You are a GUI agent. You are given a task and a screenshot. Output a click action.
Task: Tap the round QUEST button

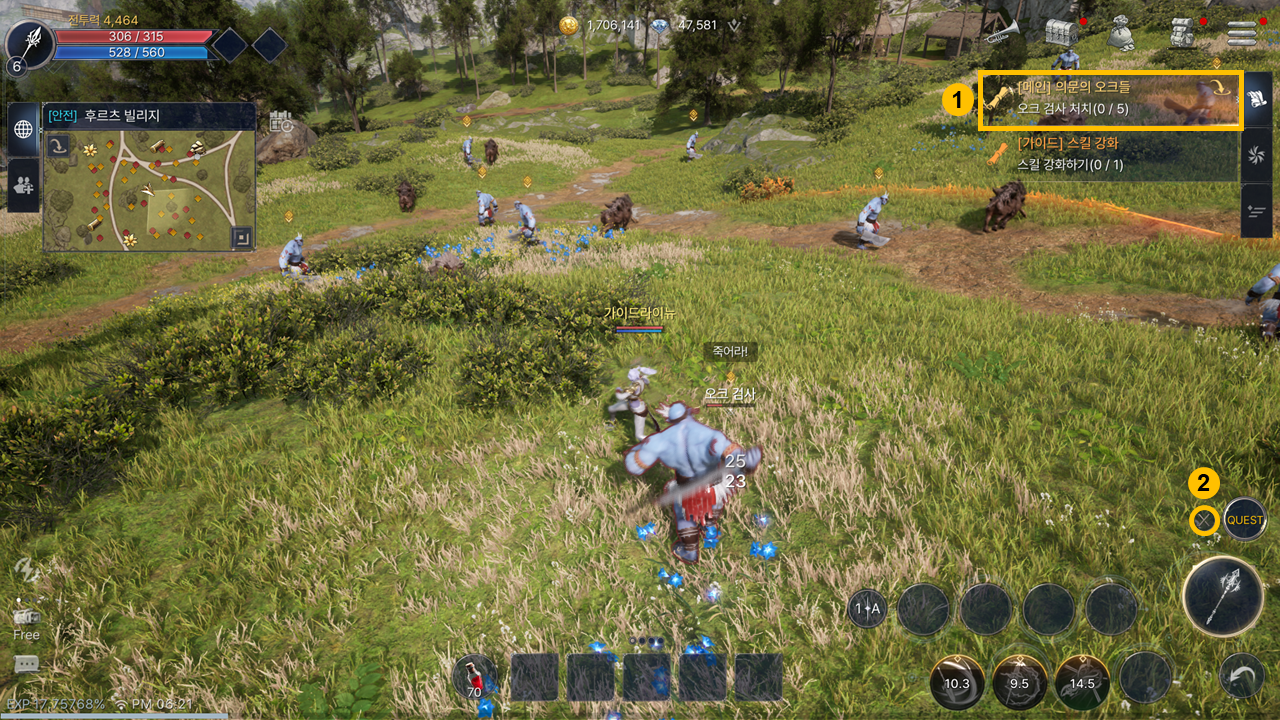(1245, 520)
